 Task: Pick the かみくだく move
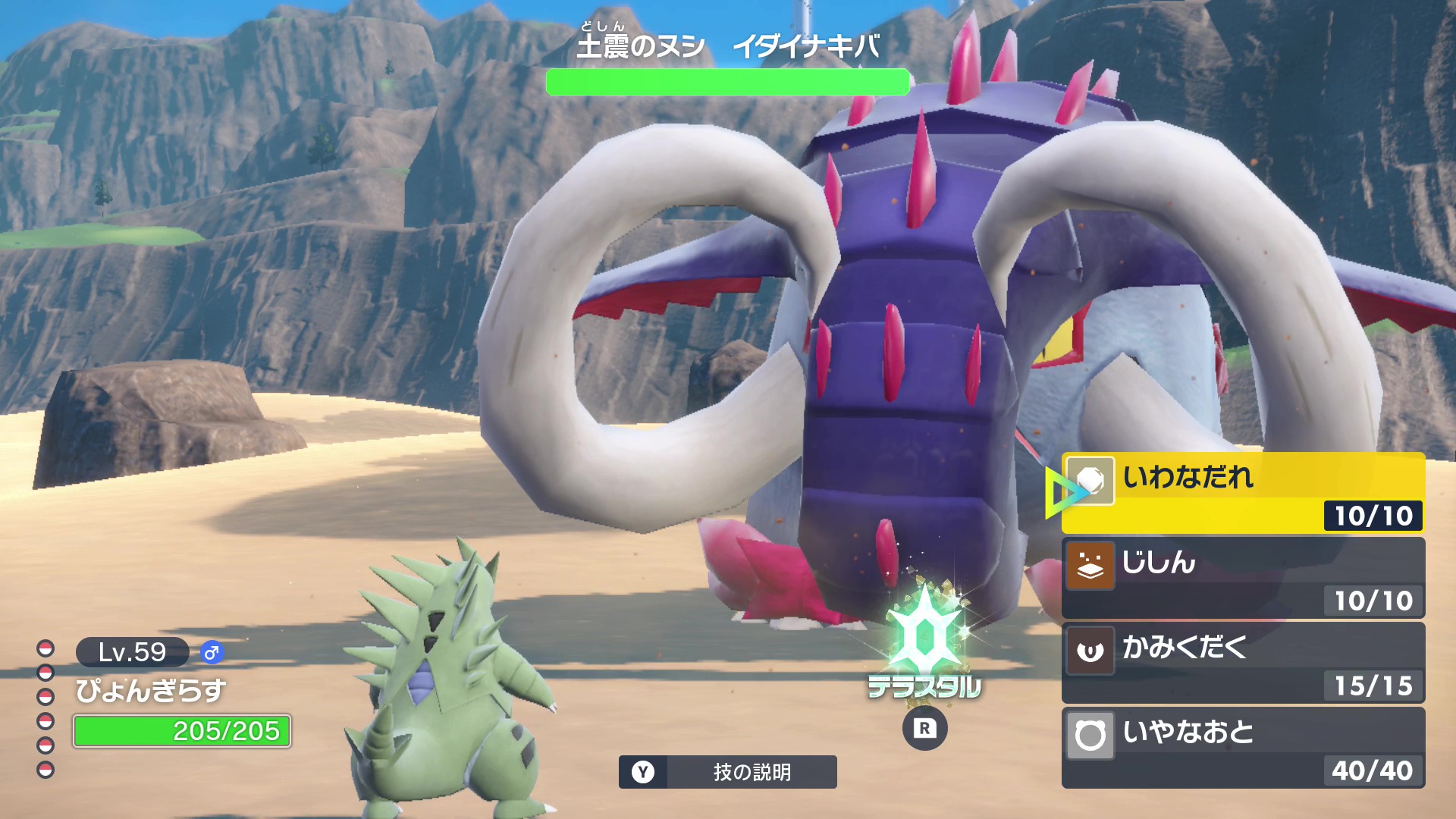coord(1242,663)
